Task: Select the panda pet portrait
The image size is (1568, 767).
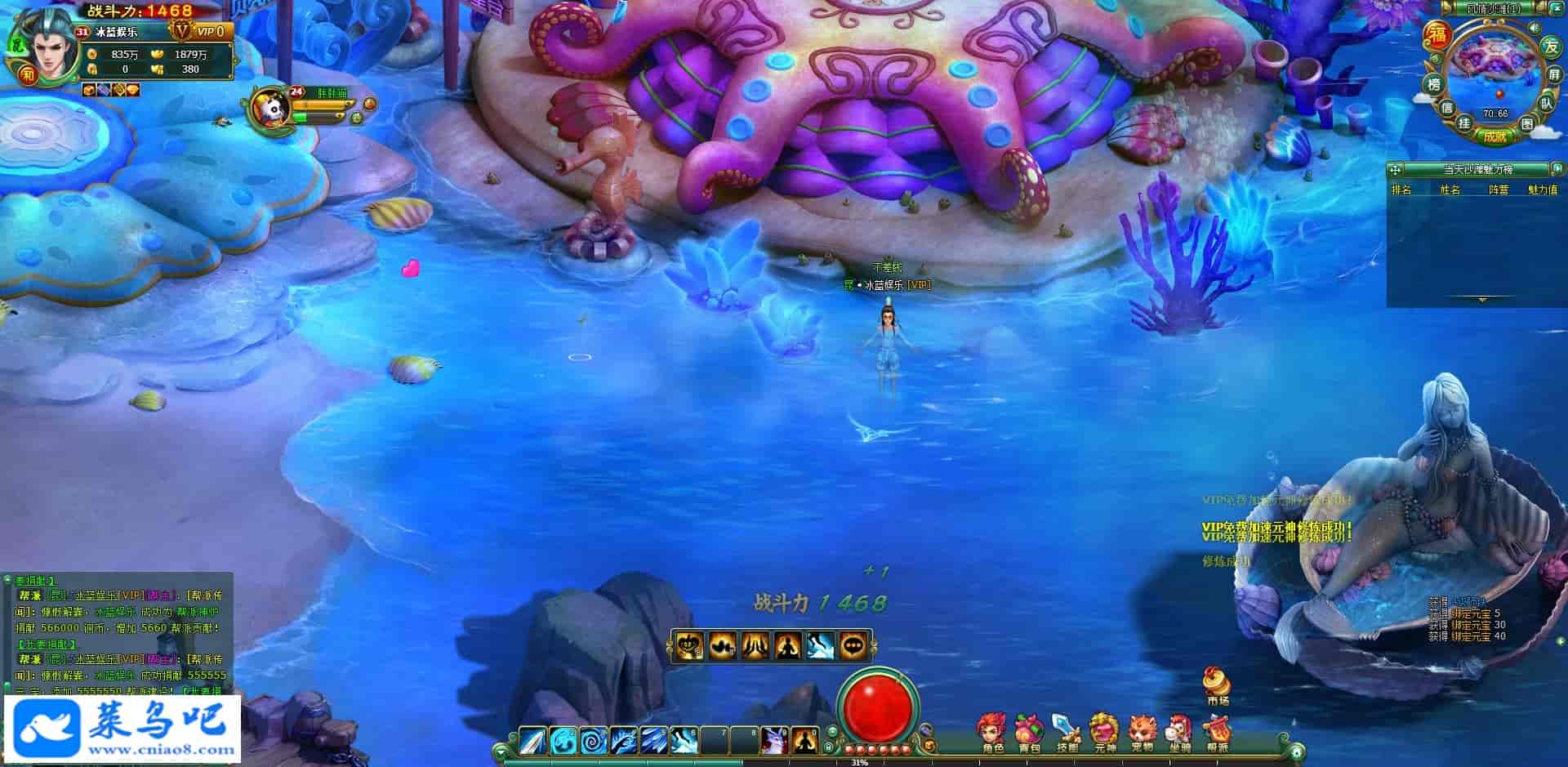Action: (270, 107)
